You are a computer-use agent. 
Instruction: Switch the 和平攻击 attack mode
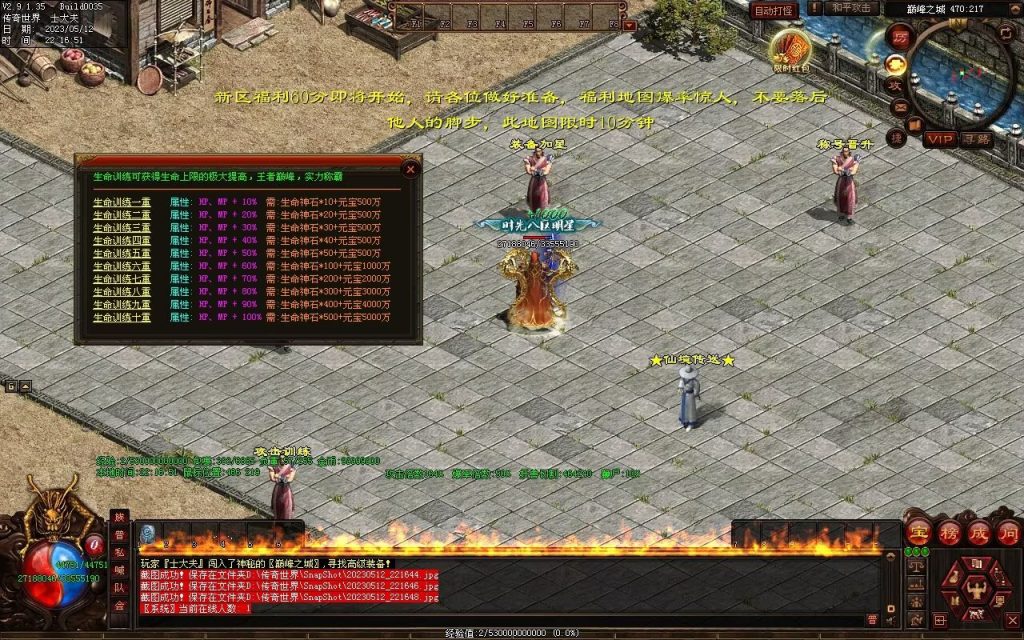852,9
